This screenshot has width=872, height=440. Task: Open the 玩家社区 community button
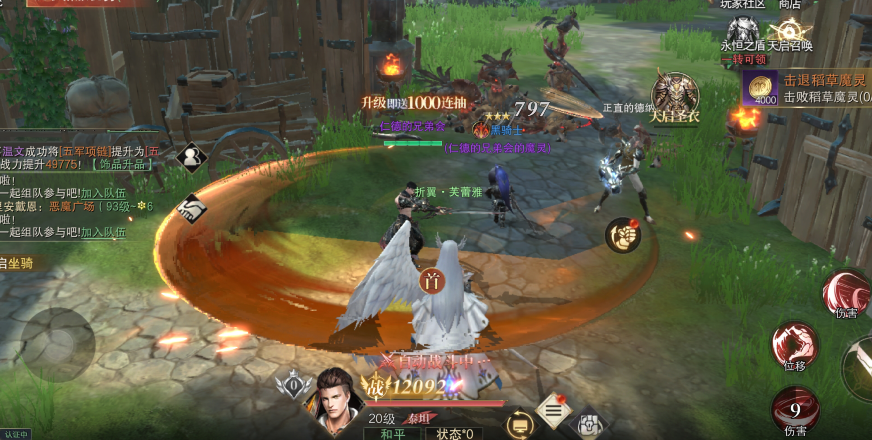[x=742, y=4]
